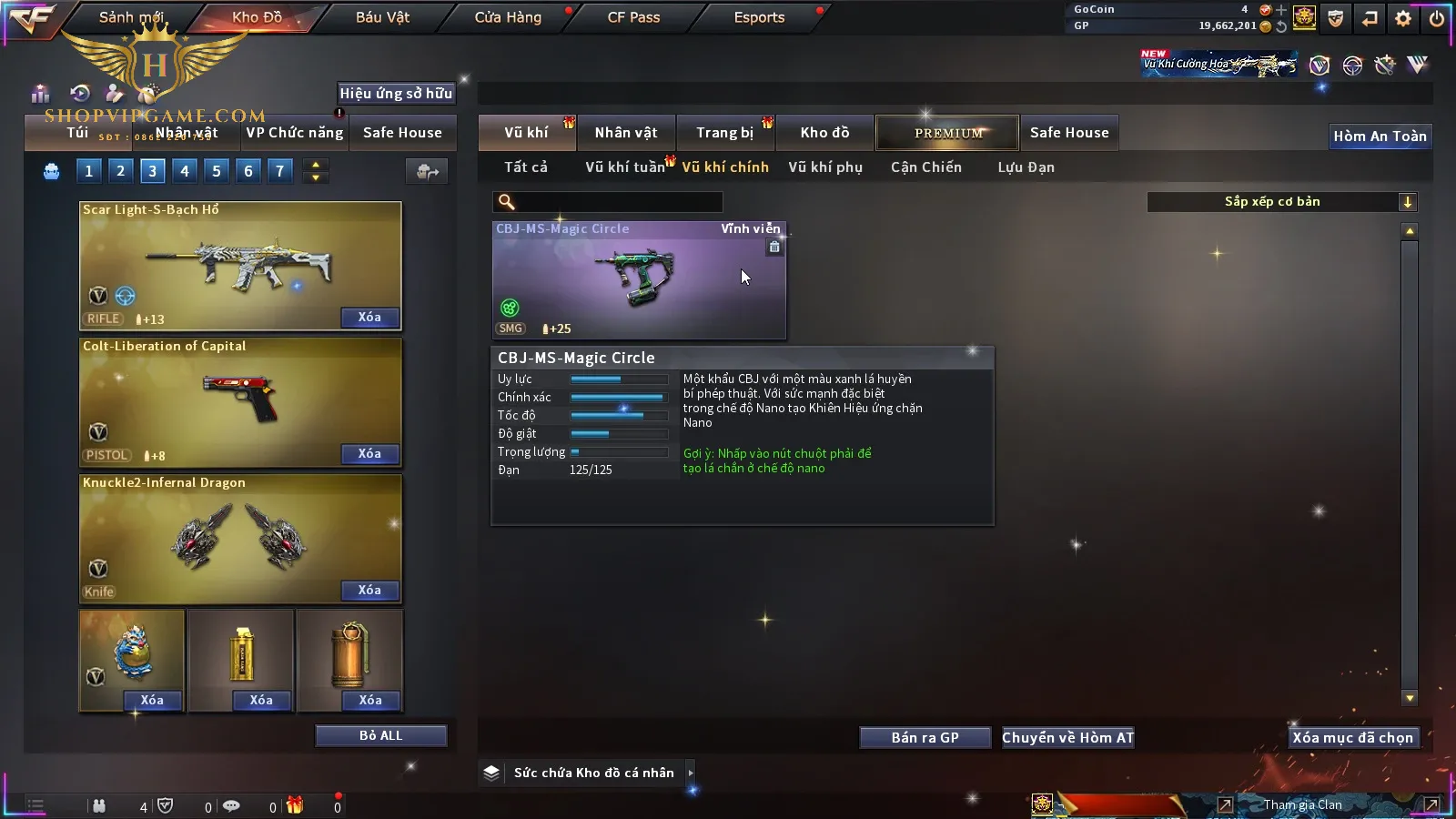Go to Sảnh mới lobby
The image size is (1456, 819).
pos(131,17)
